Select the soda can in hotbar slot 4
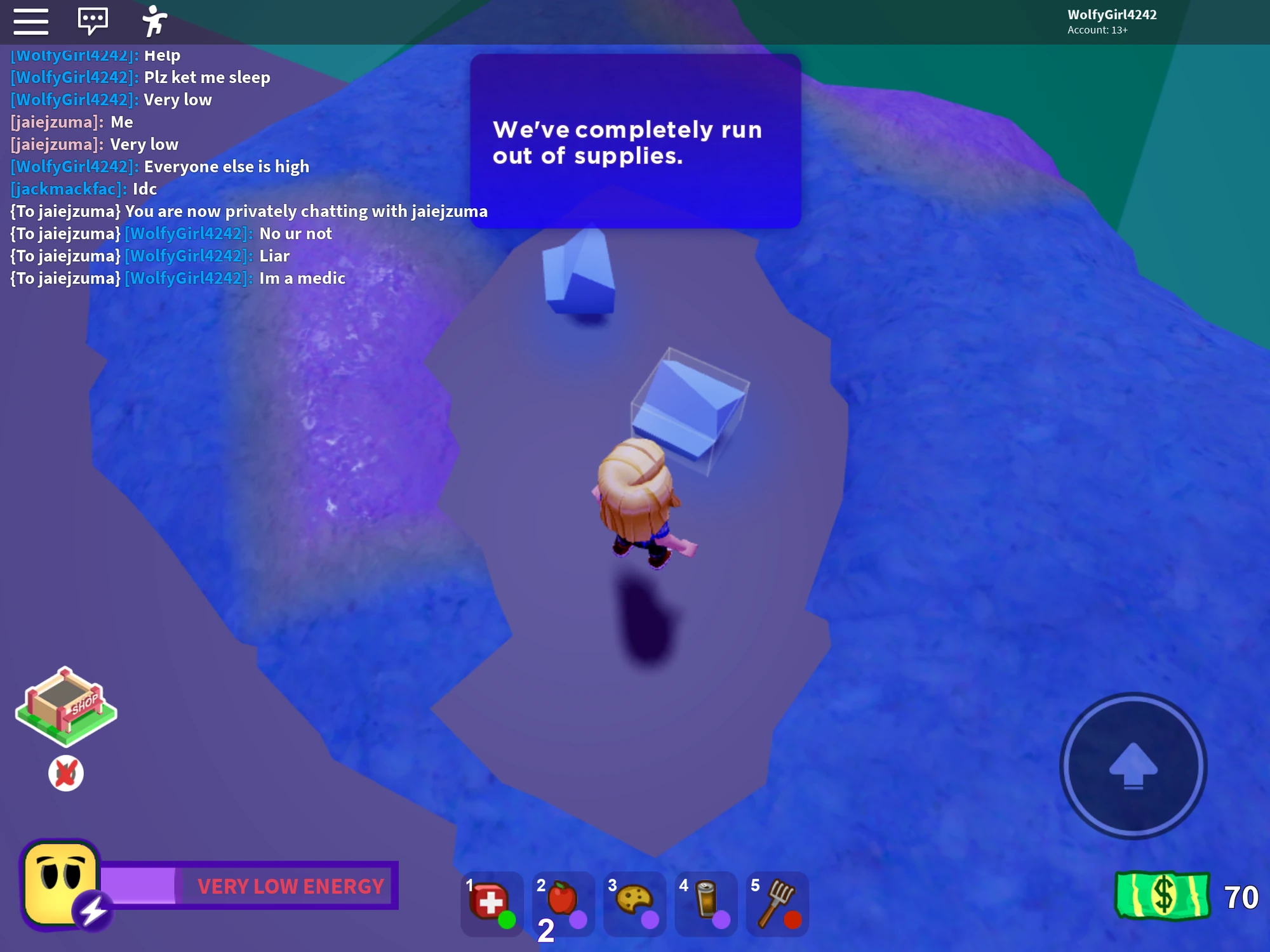1270x952 pixels. tap(707, 904)
